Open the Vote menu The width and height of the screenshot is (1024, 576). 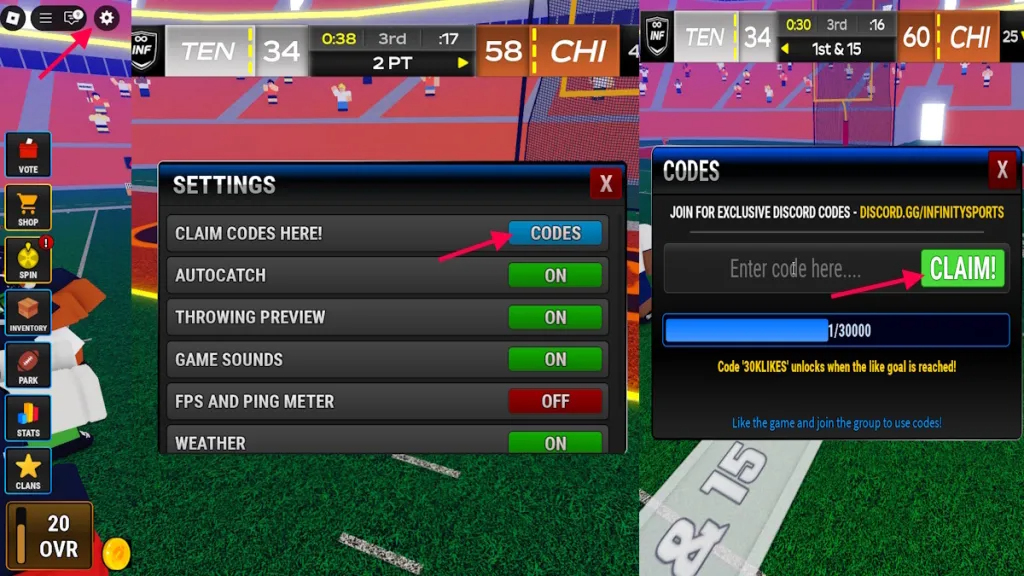28,155
